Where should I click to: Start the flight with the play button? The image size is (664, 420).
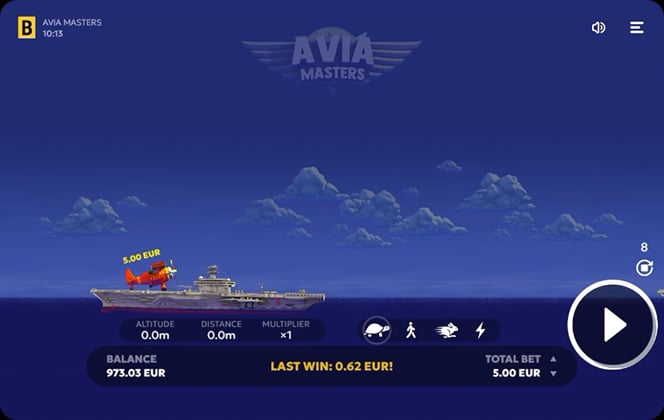click(x=613, y=324)
